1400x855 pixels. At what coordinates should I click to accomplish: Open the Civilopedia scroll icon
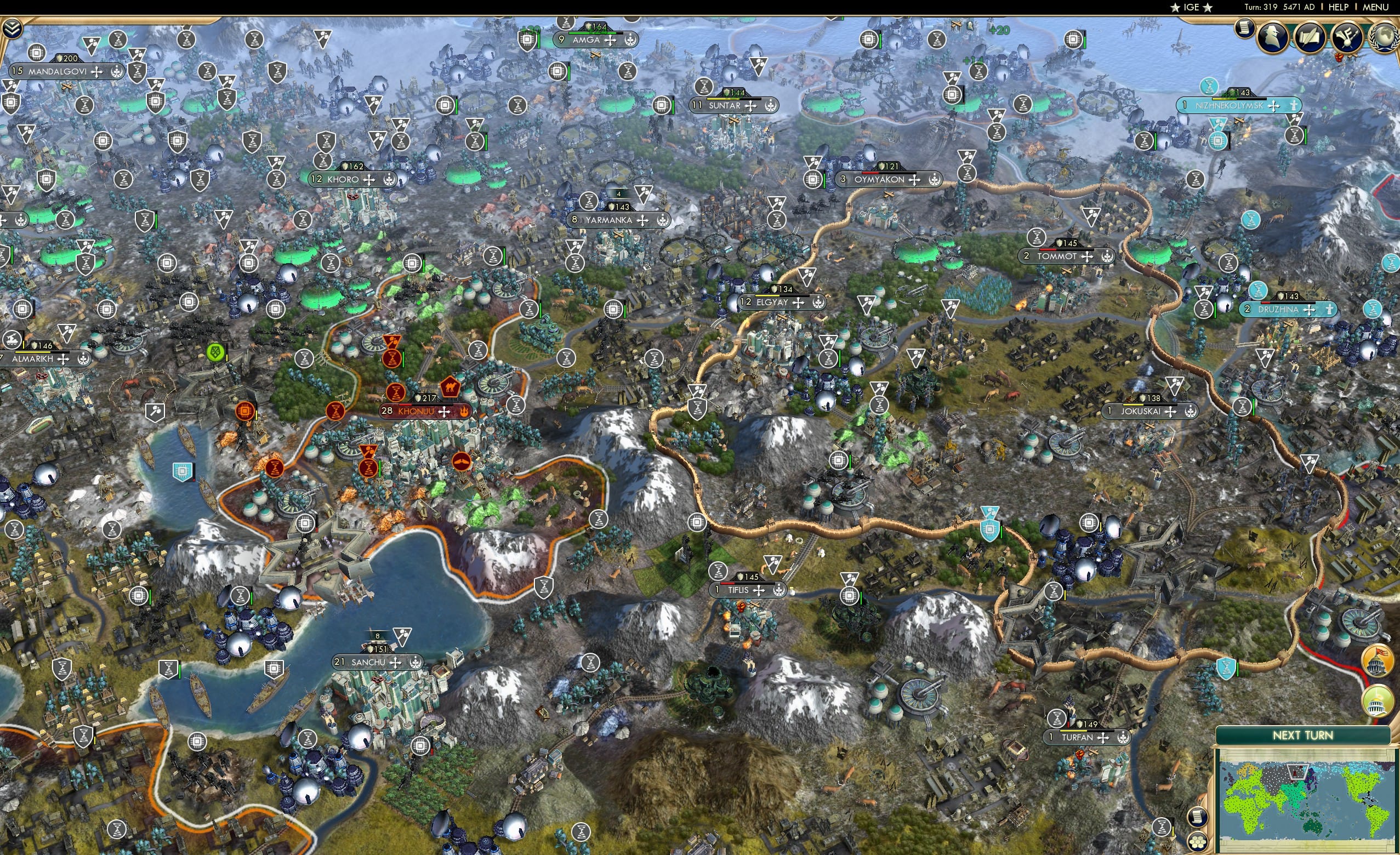click(x=1244, y=29)
